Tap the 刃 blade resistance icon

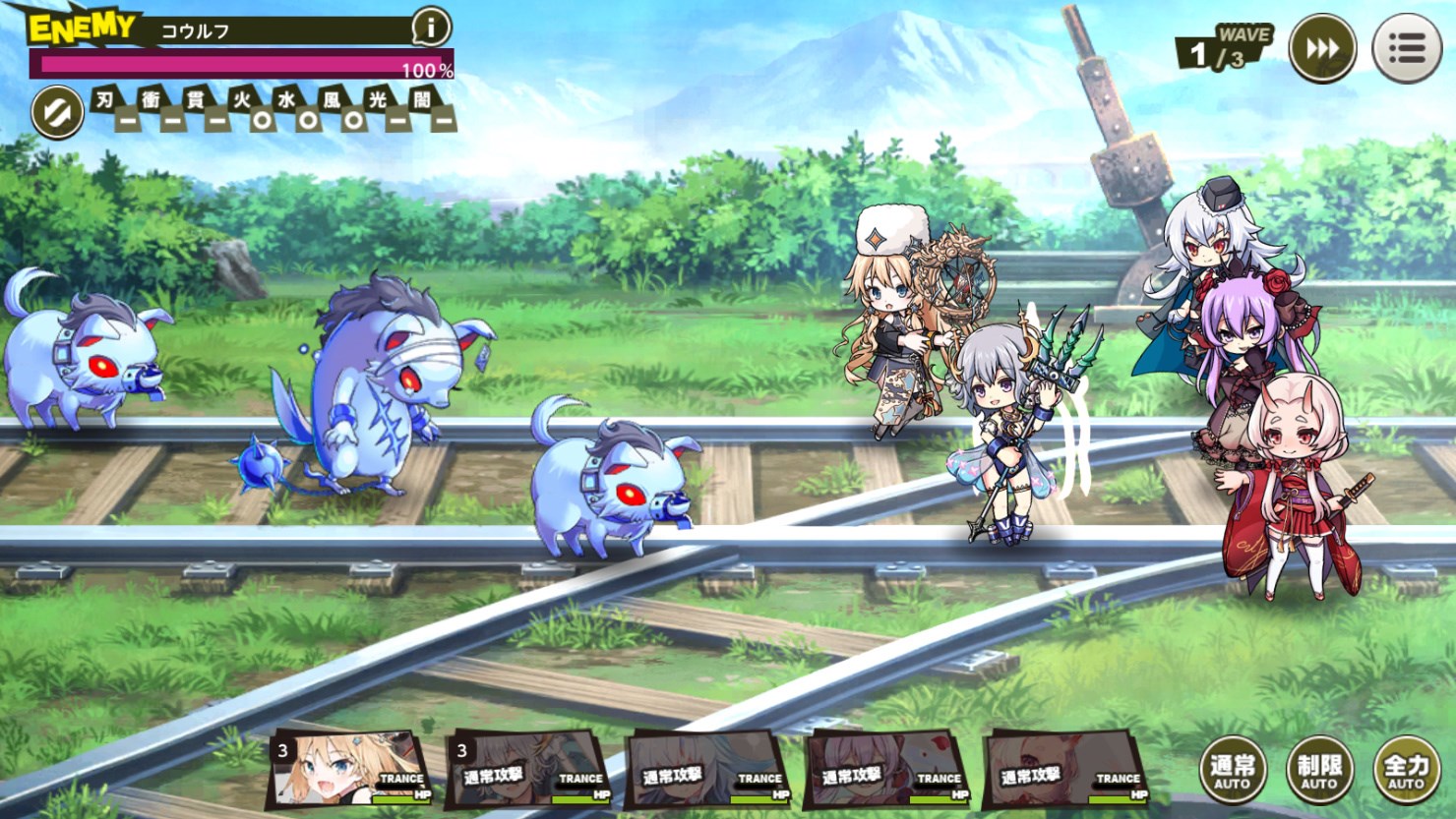[112, 108]
